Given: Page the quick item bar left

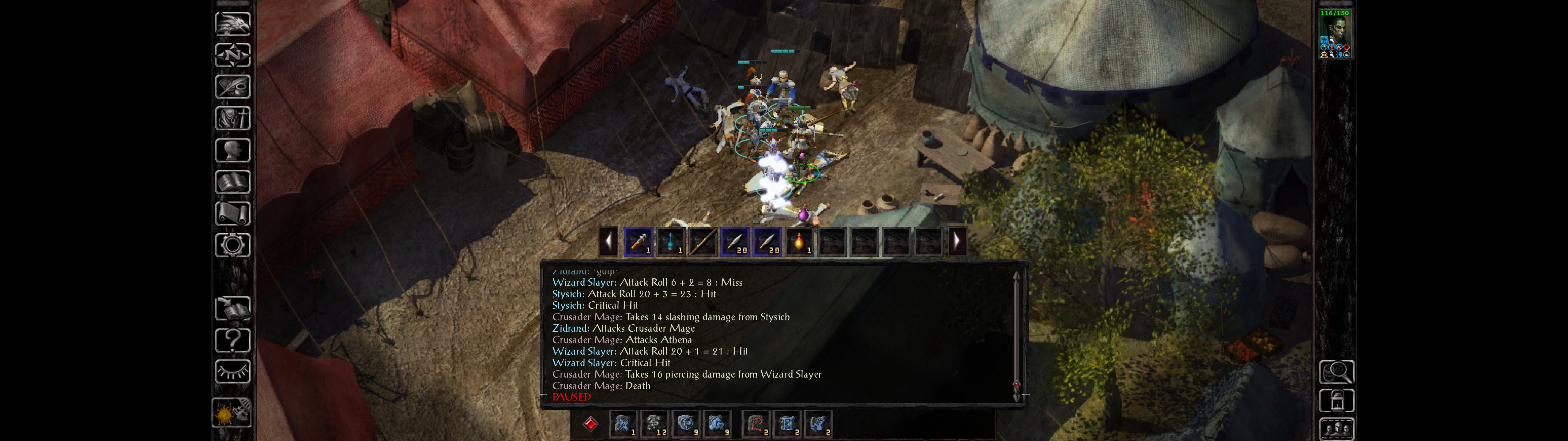Looking at the screenshot, I should point(608,242).
